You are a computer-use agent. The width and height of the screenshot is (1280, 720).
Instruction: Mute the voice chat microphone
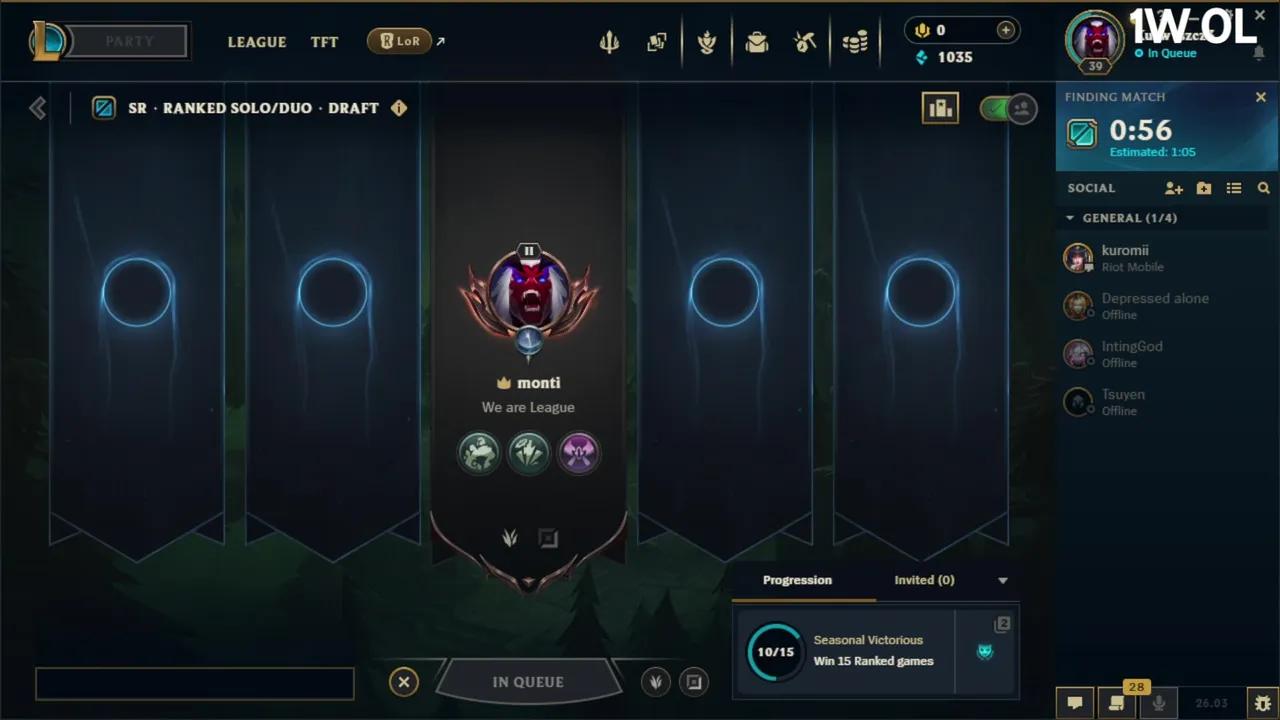(1159, 702)
